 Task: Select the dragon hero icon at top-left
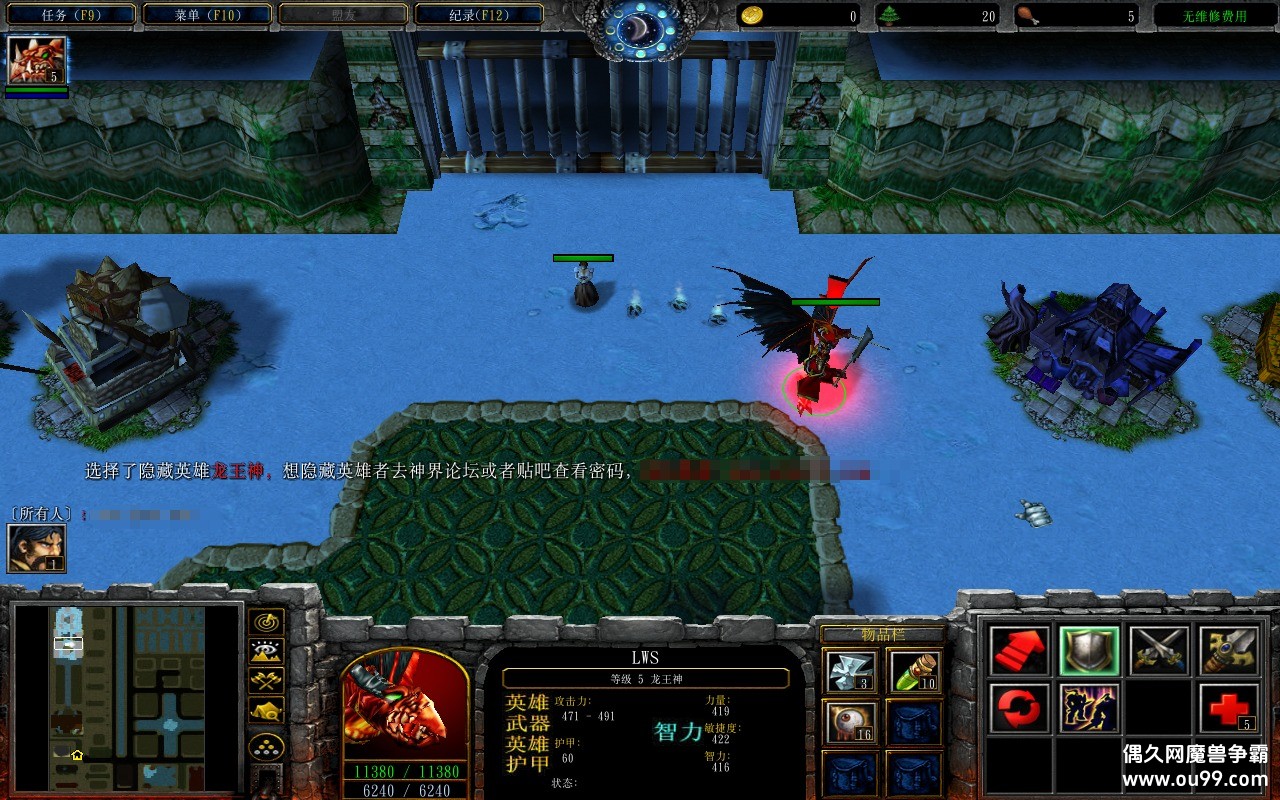click(x=37, y=61)
